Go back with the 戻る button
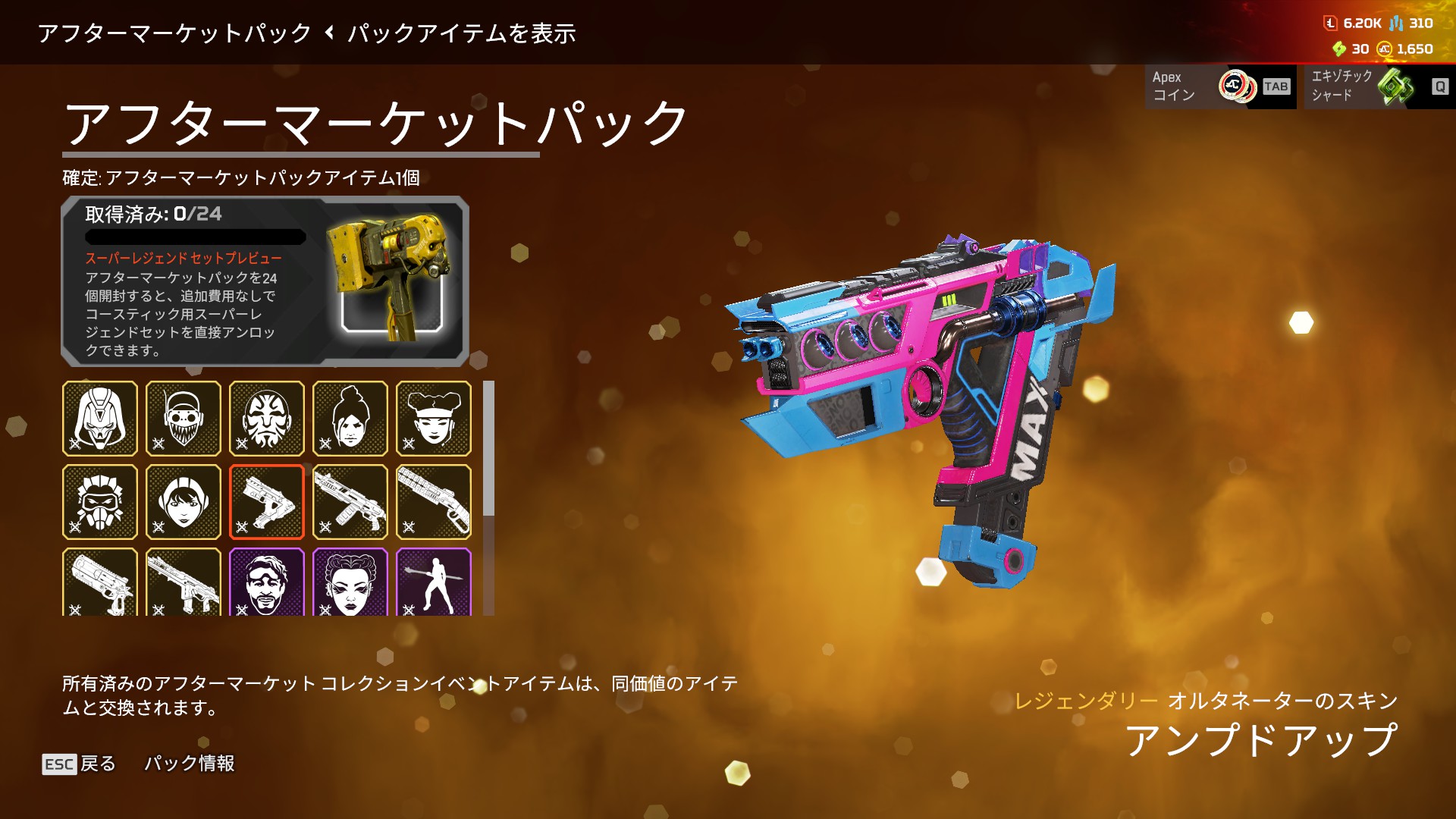The image size is (1456, 819). (80, 764)
